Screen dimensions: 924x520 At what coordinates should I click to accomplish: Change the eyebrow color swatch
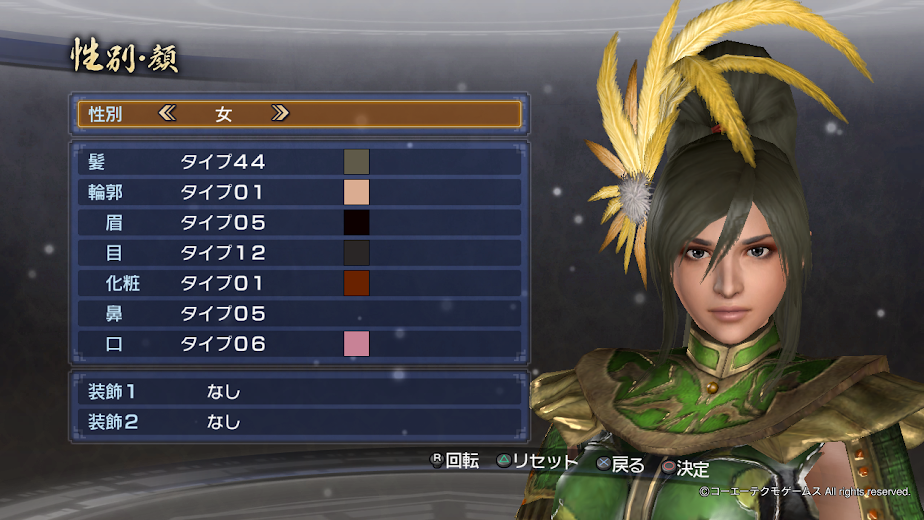(357, 223)
